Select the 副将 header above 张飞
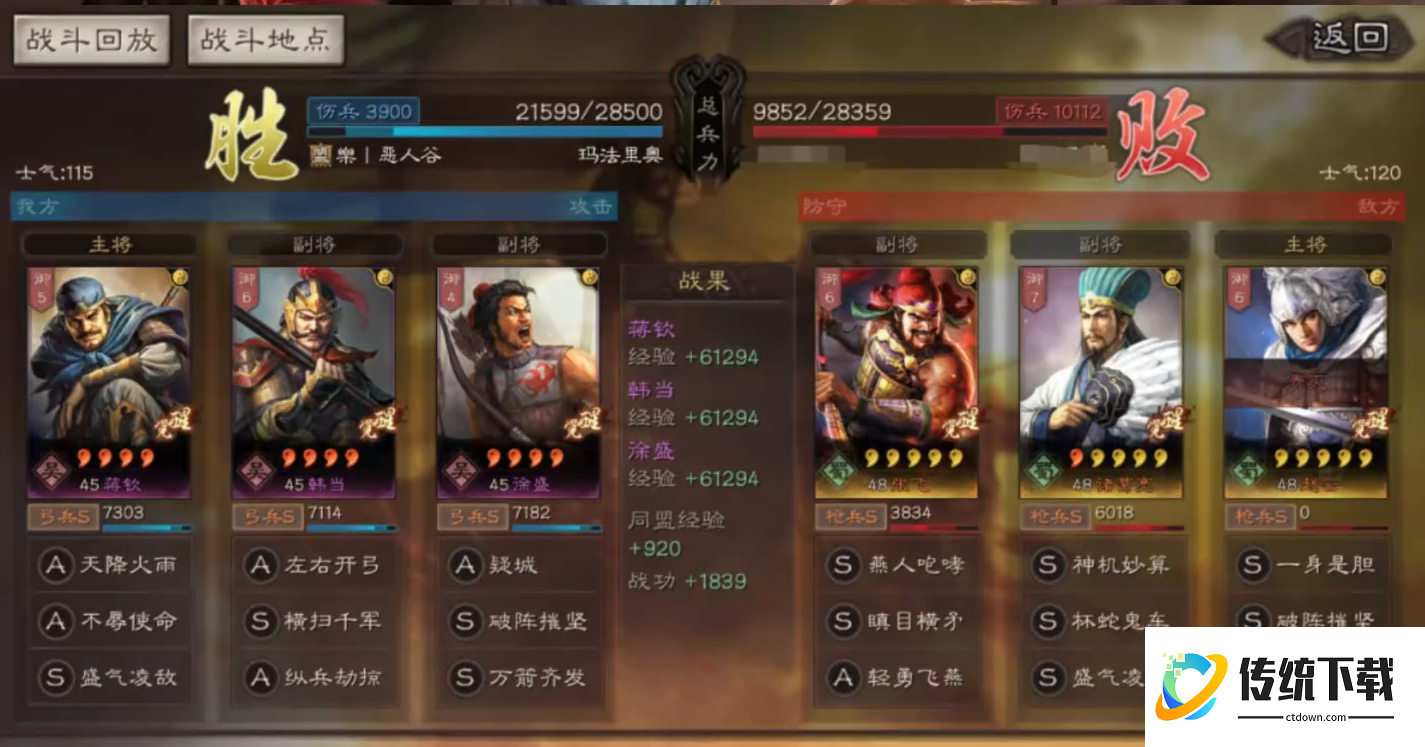Viewport: 1425px width, 747px height. [897, 243]
